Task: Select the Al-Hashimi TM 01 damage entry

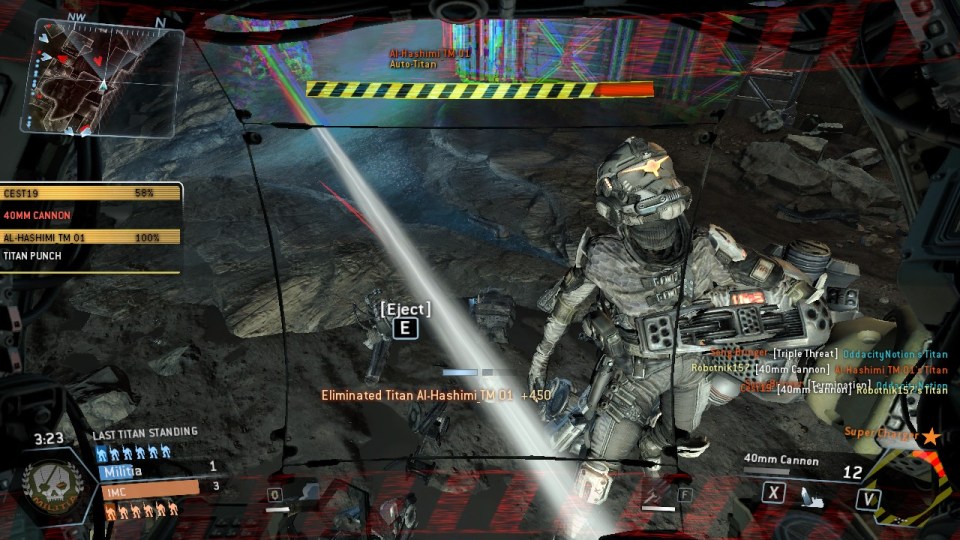Action: click(92, 238)
